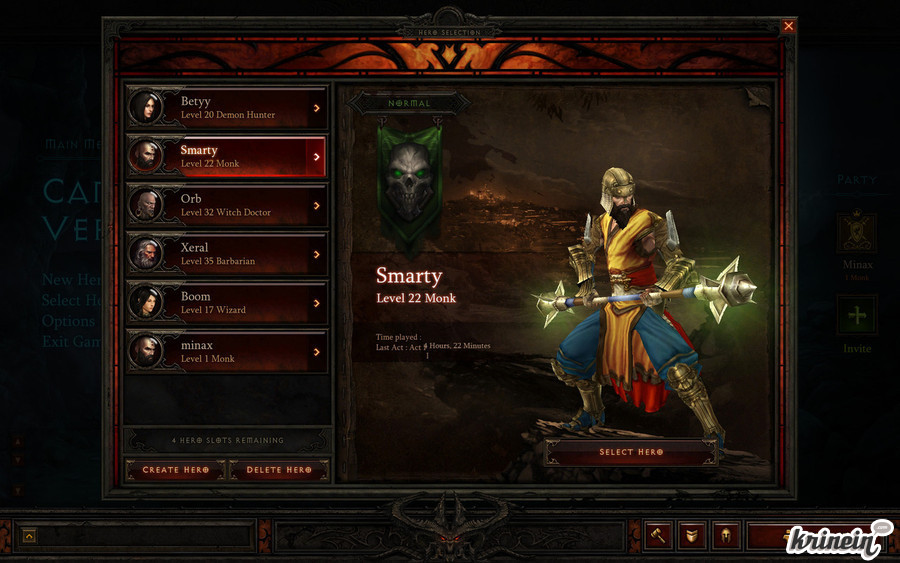The height and width of the screenshot is (563, 900).
Task: Open the banner shield icon in bottom bar
Action: click(x=692, y=536)
